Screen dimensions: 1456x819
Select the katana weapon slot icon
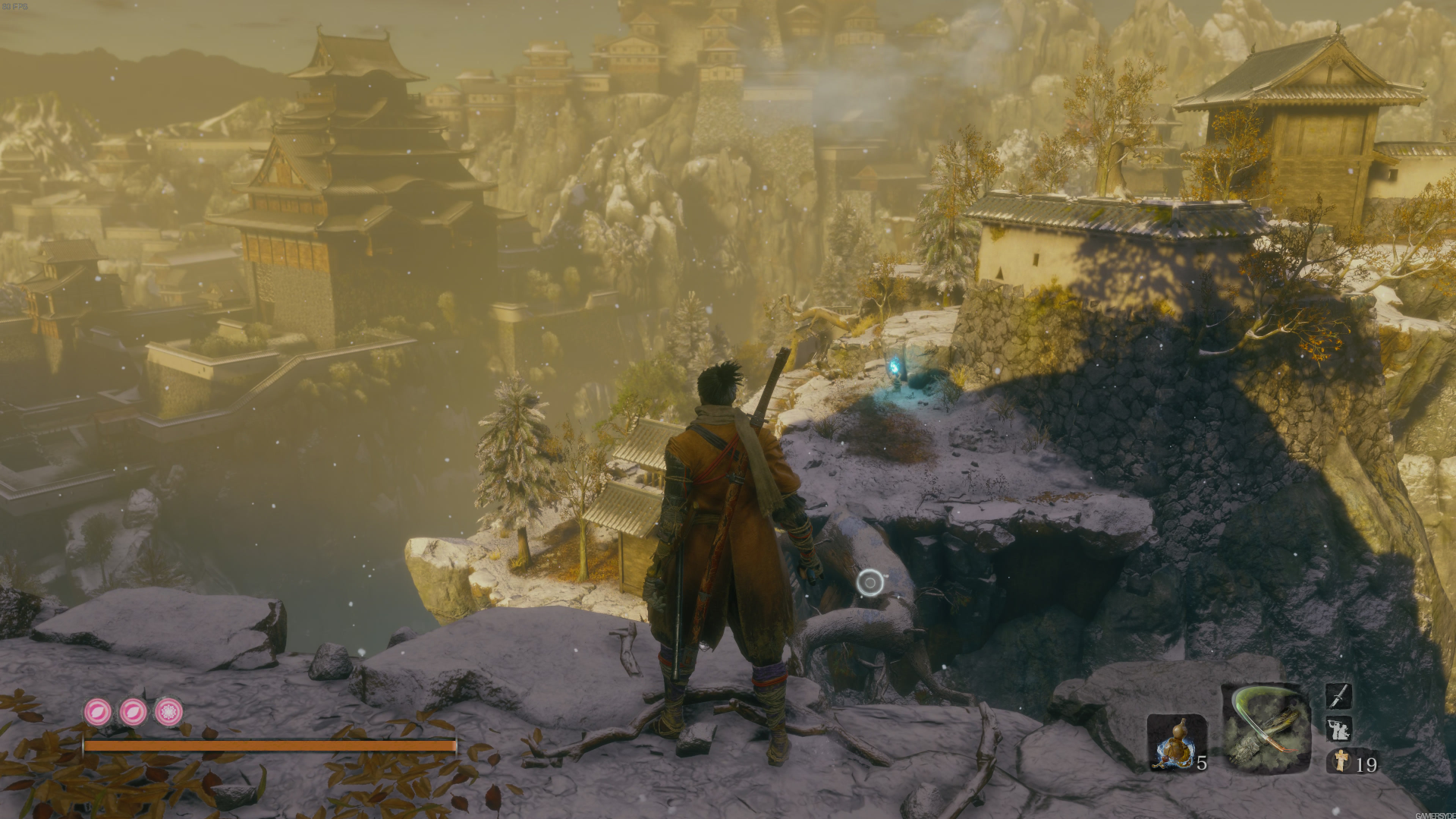point(1340,697)
